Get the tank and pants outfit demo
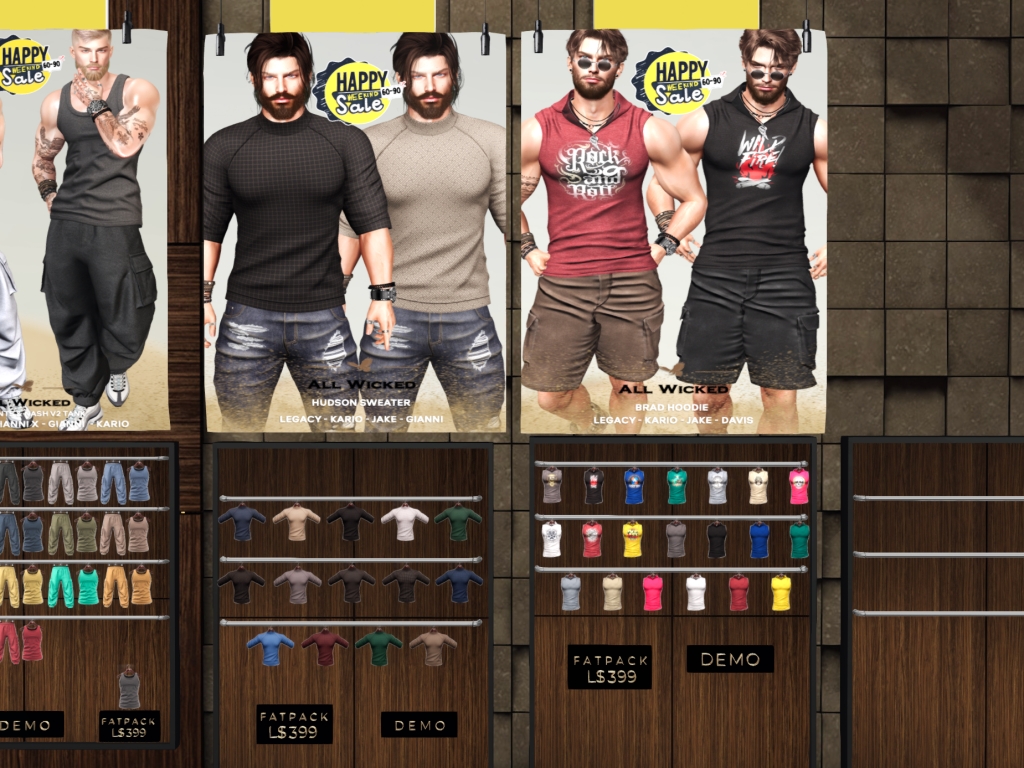 30,724
